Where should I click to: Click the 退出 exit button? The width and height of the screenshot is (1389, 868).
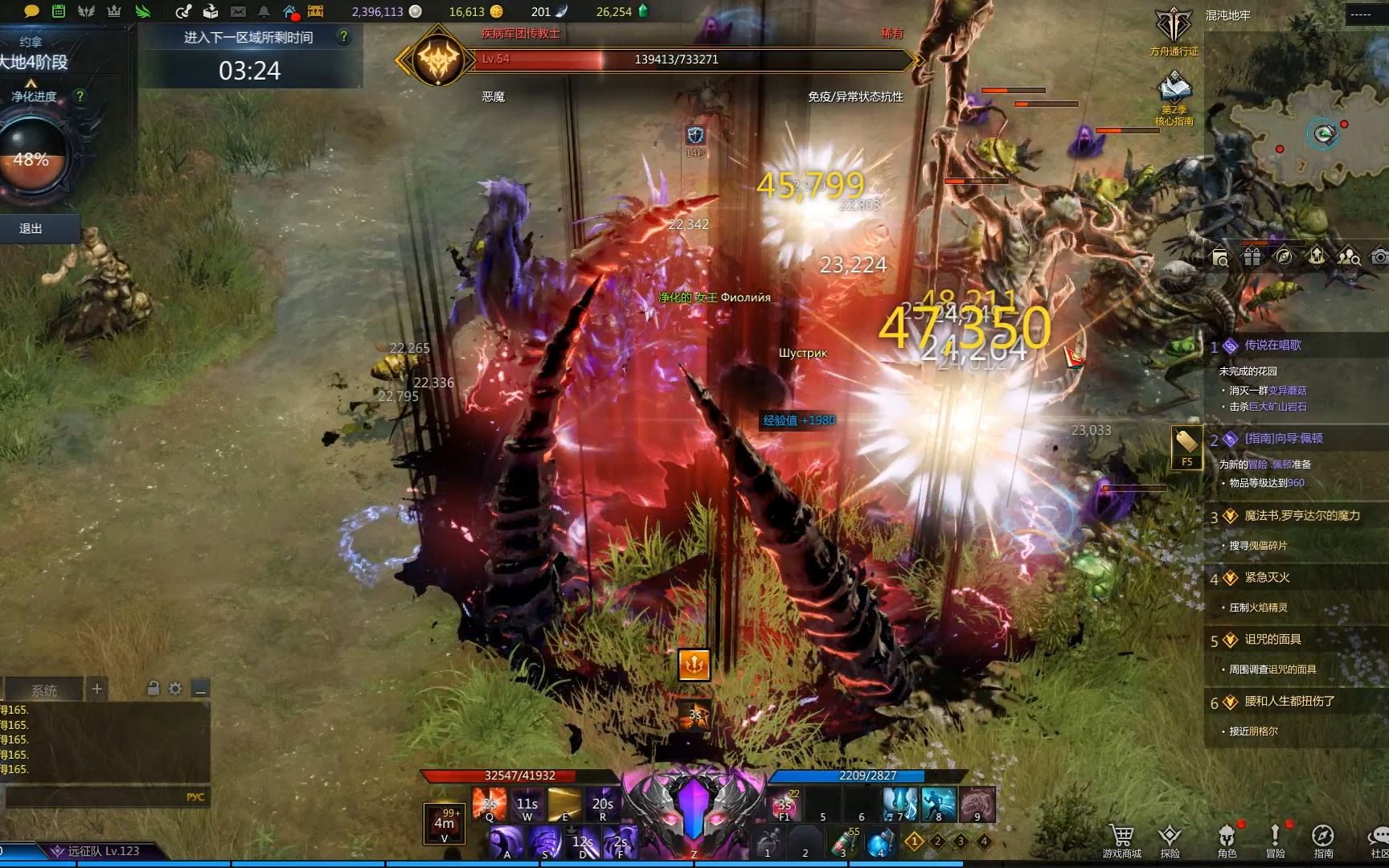tap(32, 228)
